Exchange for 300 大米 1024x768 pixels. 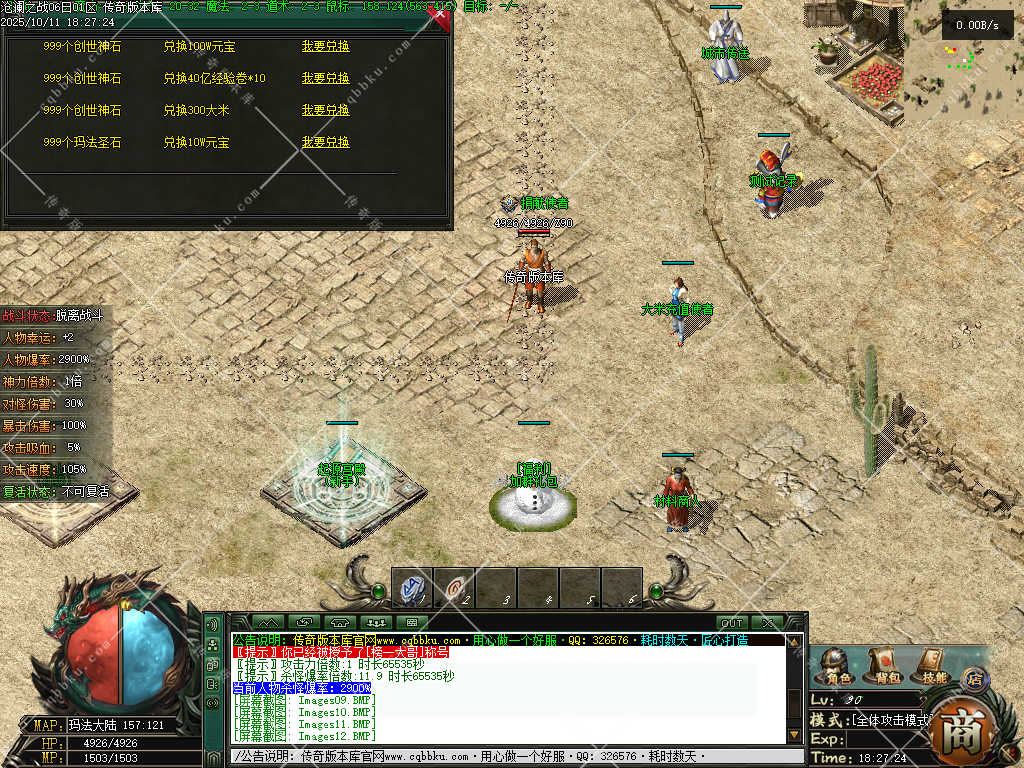click(326, 110)
